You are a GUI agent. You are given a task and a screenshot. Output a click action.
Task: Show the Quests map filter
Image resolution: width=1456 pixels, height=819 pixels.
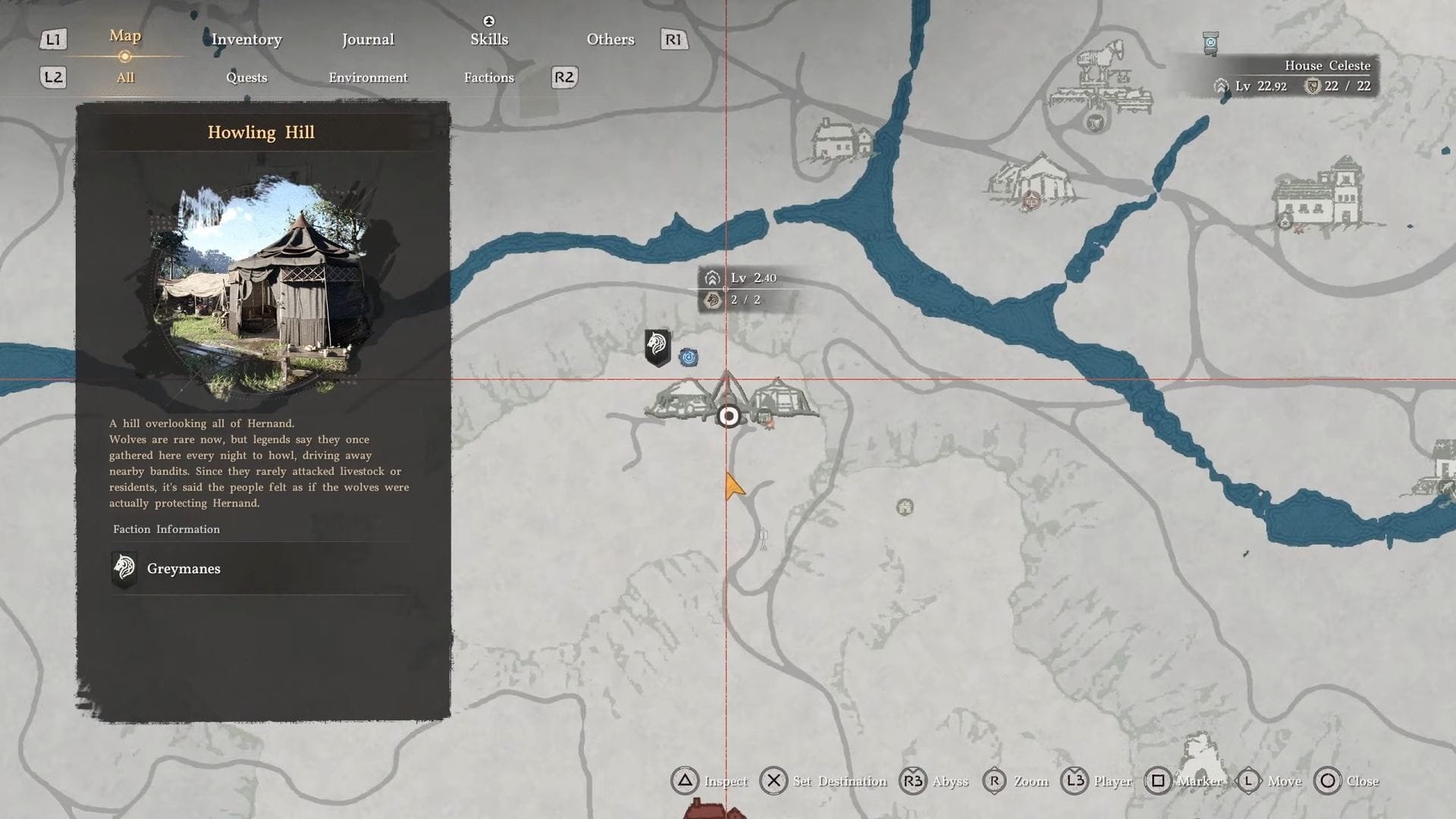click(246, 77)
